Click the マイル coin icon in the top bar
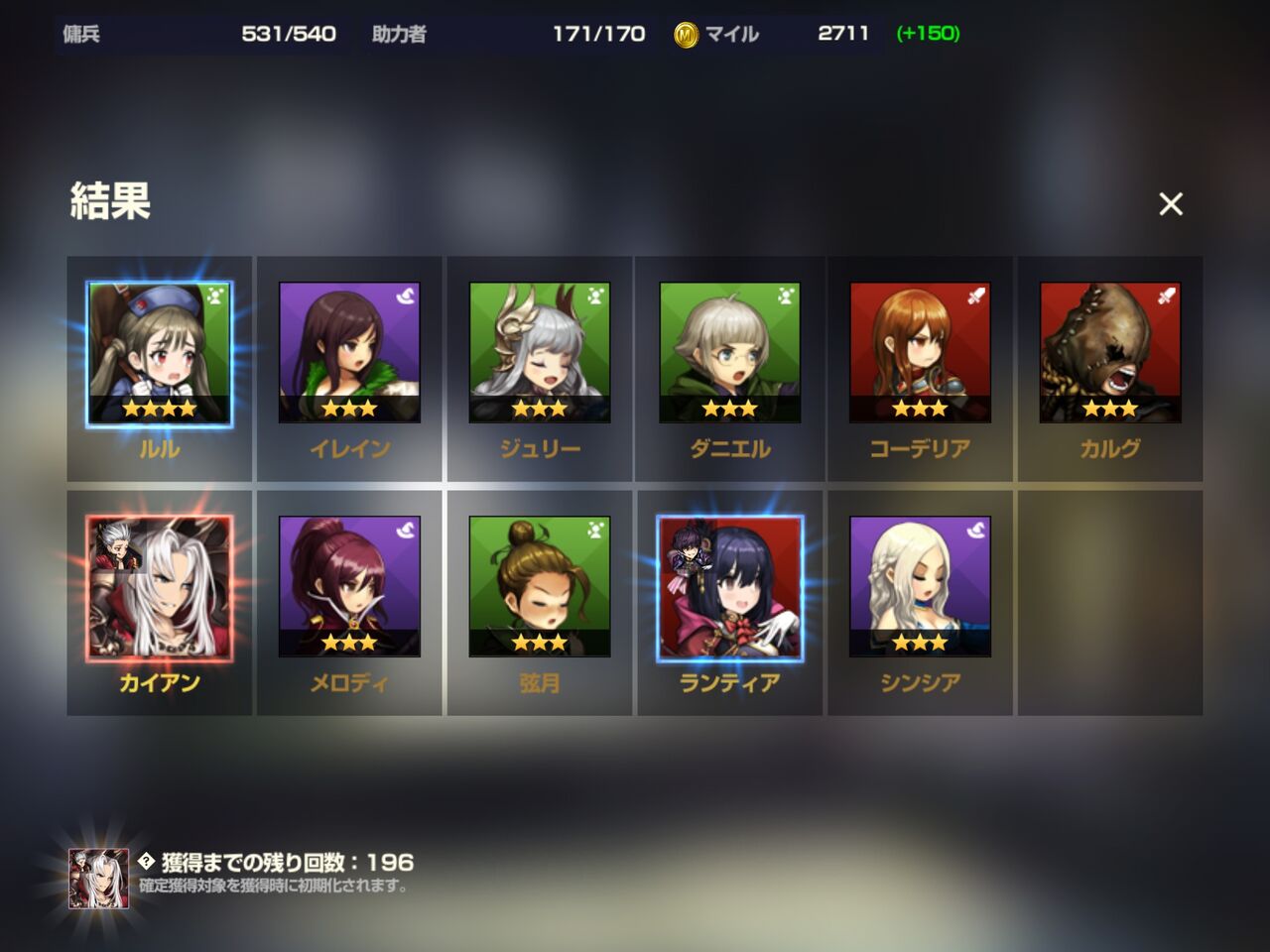This screenshot has height=952, width=1270. click(684, 33)
